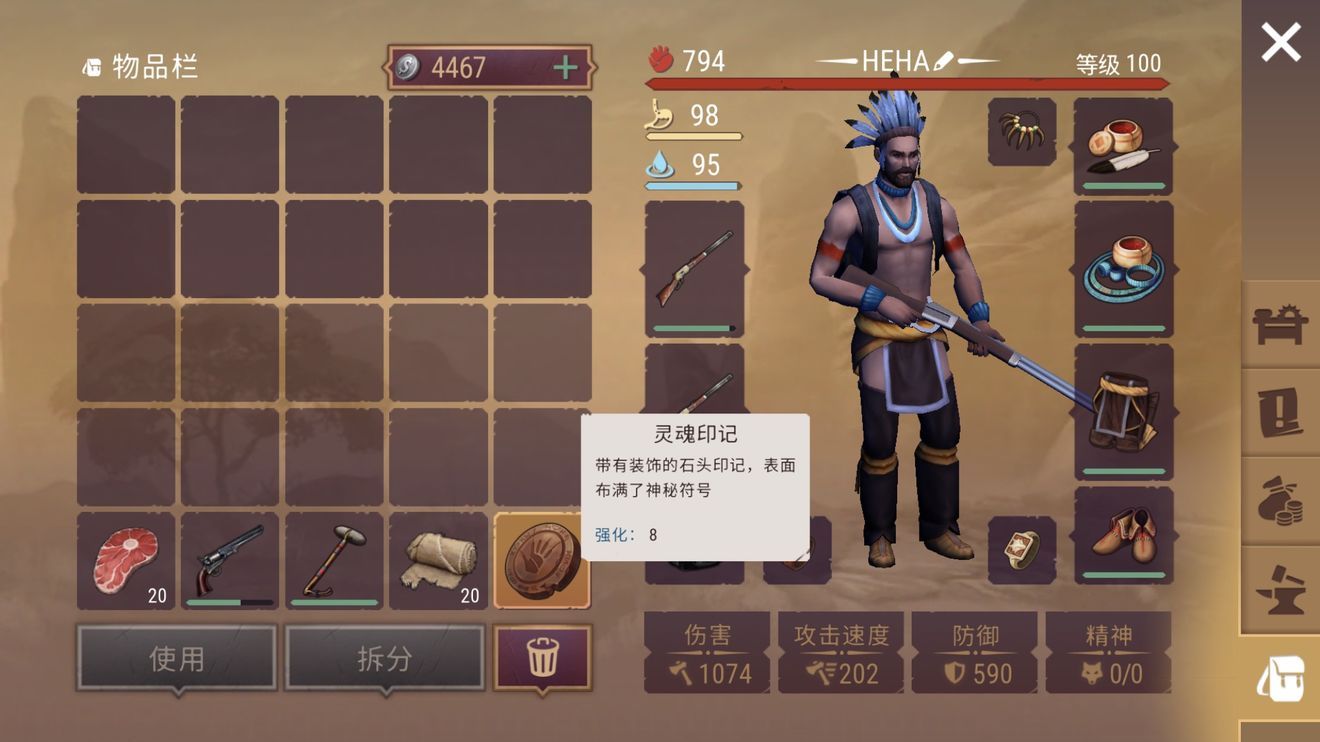
Task: Select the revolver in the inventory
Action: [229, 557]
